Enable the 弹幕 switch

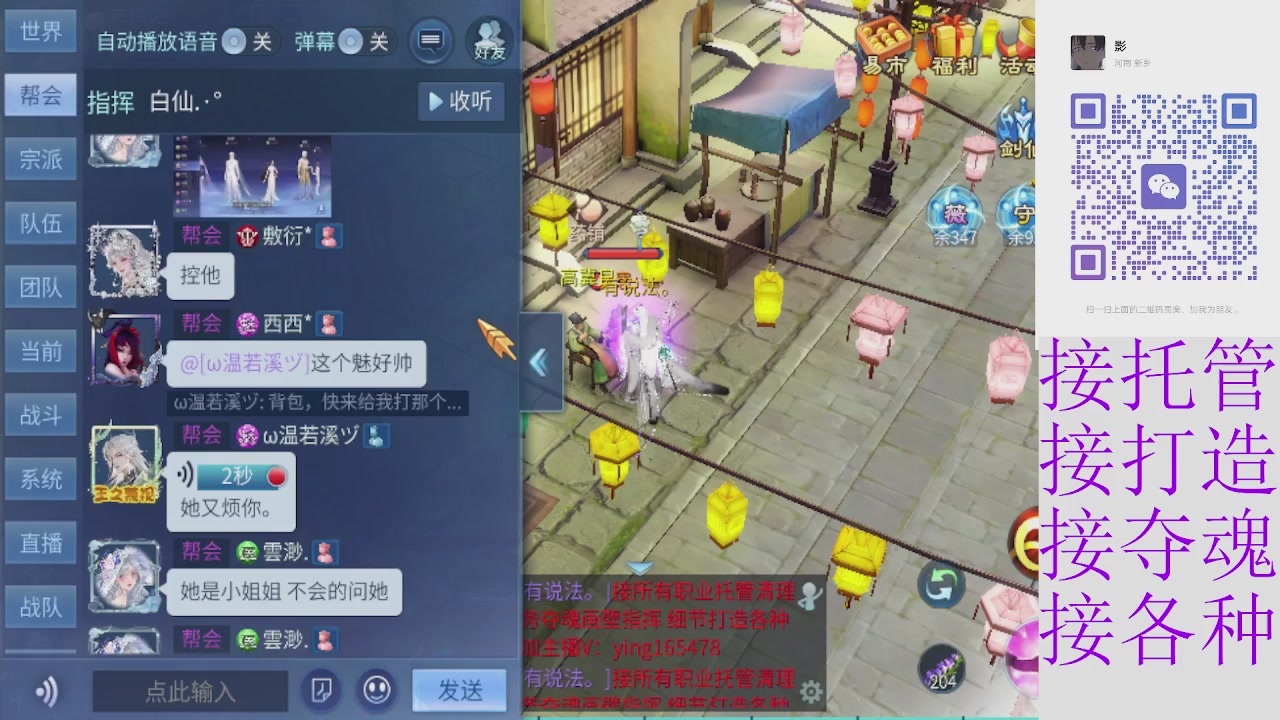tap(349, 42)
